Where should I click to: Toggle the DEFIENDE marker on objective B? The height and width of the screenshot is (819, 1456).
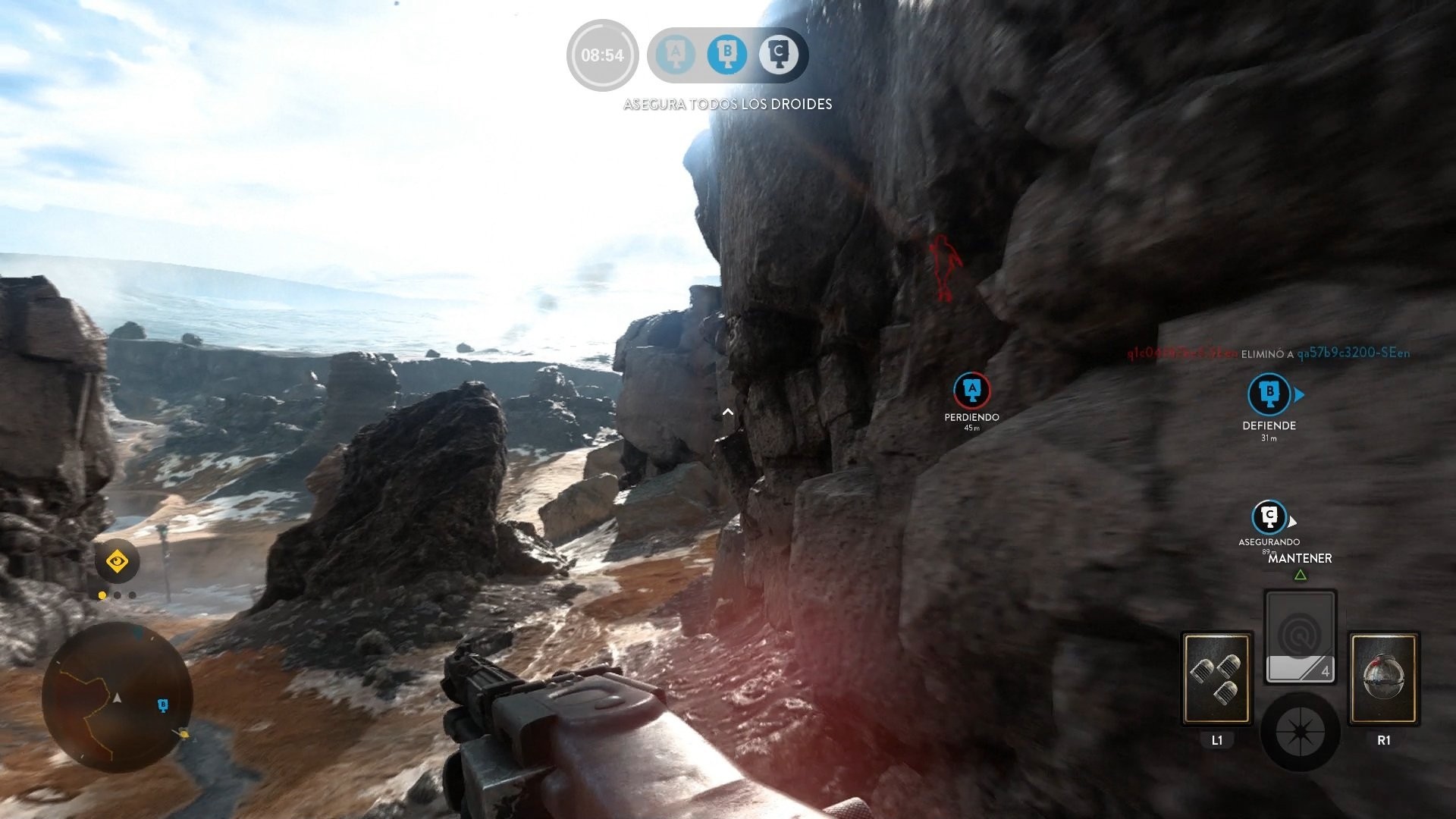[x=1268, y=394]
